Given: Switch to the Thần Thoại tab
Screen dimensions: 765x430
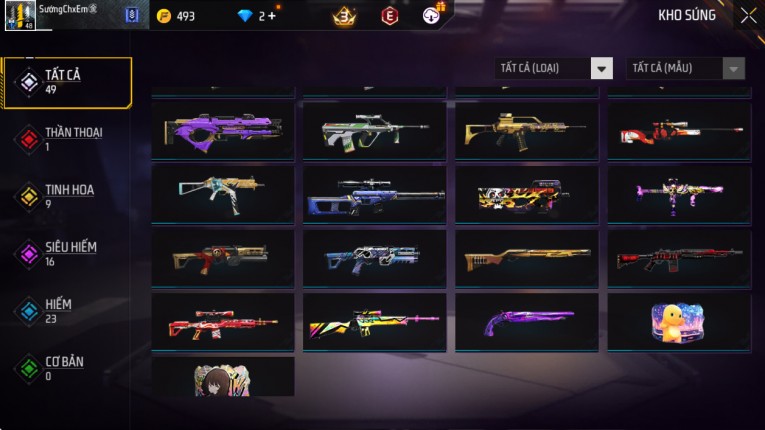Looking at the screenshot, I should tap(67, 139).
